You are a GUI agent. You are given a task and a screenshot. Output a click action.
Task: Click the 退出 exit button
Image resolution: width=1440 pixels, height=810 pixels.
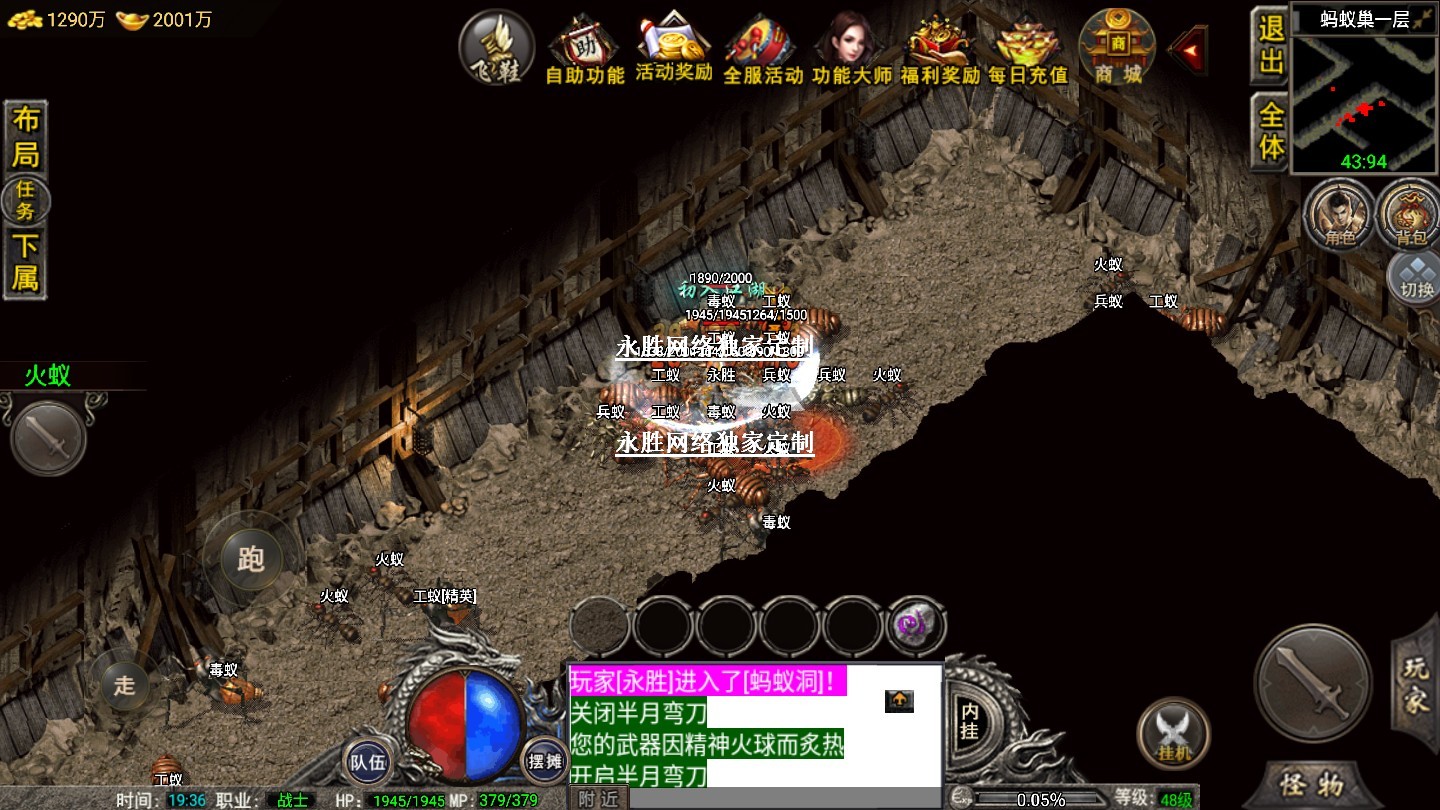[1270, 45]
